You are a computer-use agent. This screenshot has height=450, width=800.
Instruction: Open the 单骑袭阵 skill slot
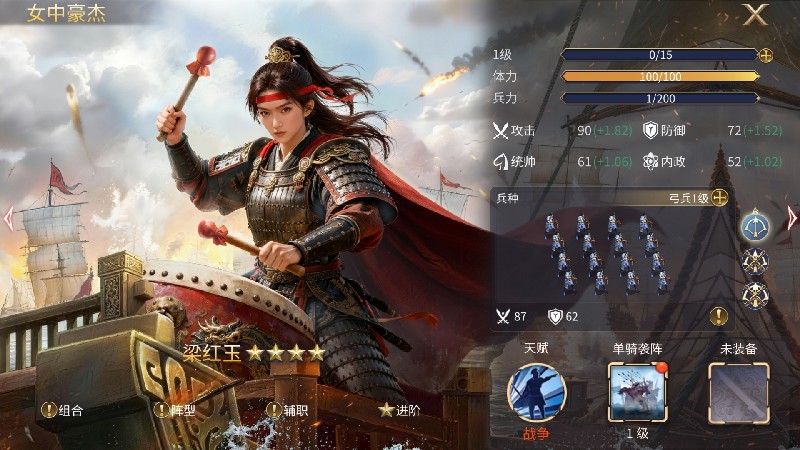(x=638, y=392)
